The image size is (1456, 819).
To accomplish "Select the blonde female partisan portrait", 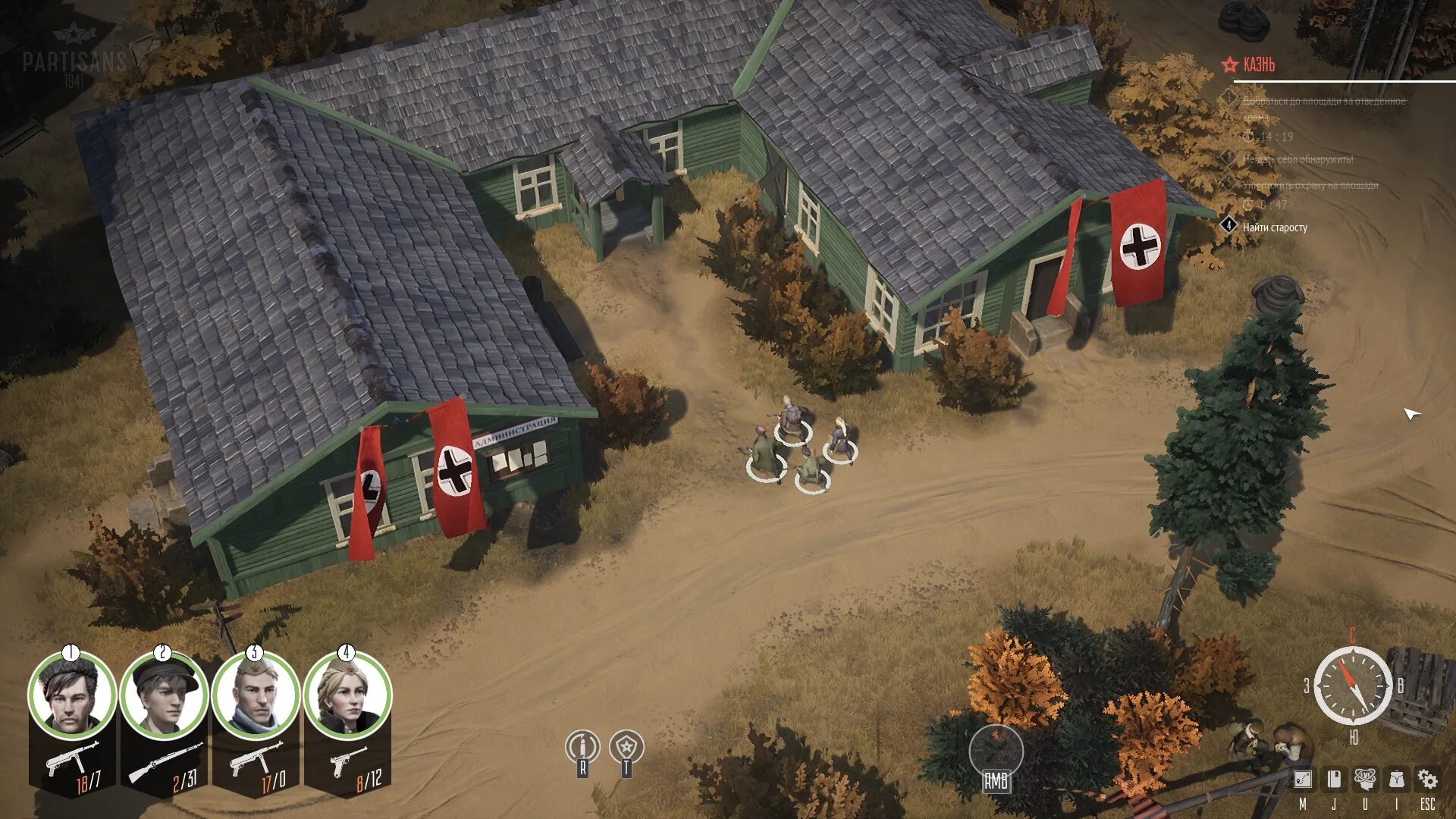I will click(347, 696).
